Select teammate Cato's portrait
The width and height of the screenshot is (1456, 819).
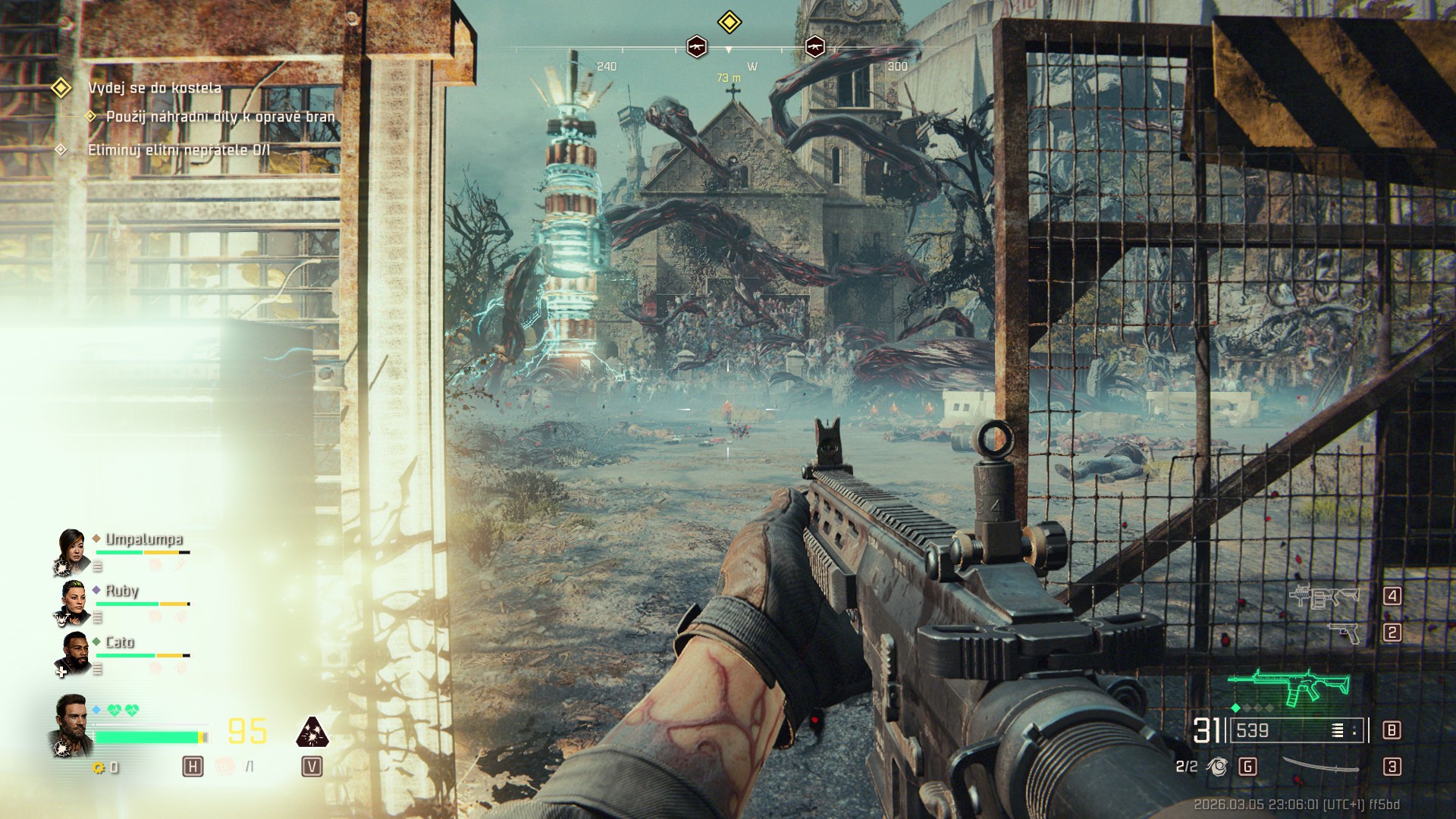tap(74, 653)
